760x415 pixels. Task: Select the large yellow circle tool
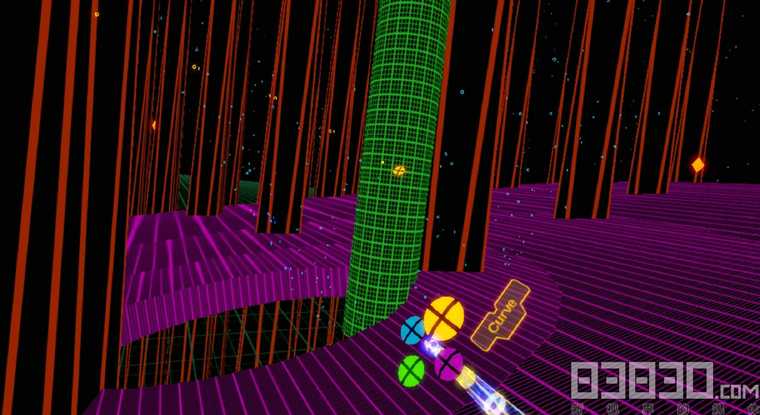[x=443, y=317]
